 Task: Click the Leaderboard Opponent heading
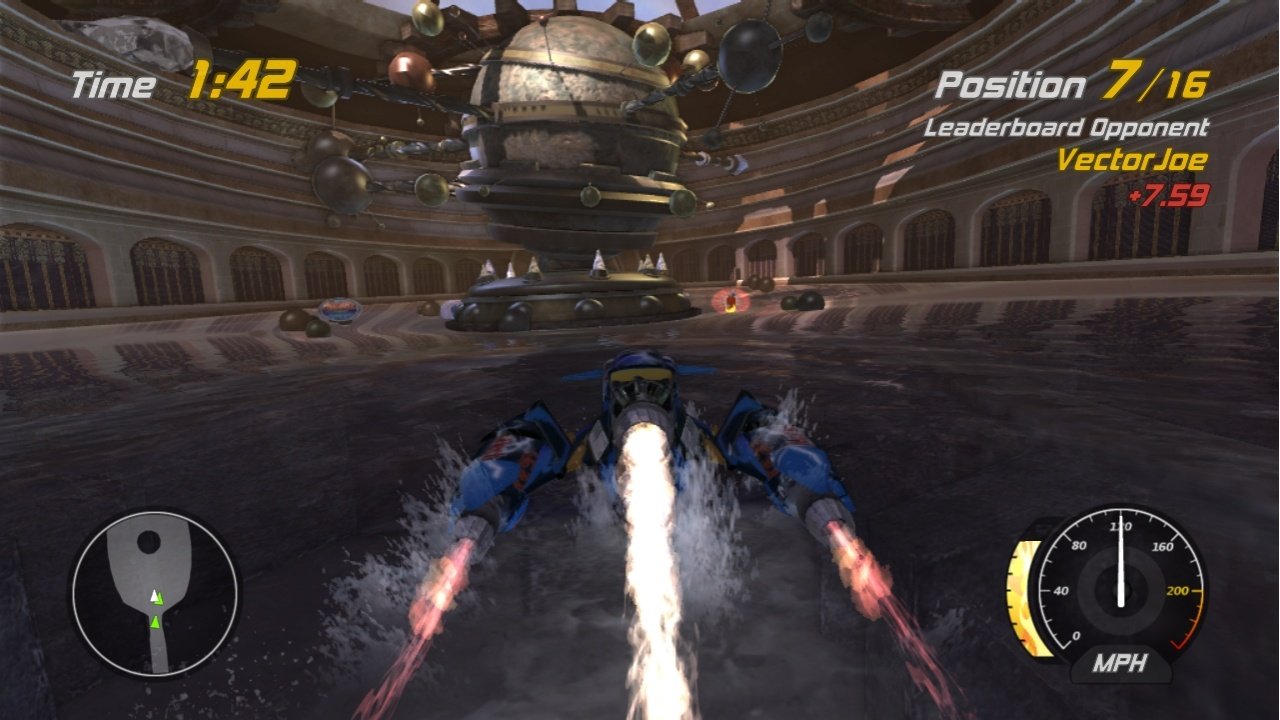1068,128
